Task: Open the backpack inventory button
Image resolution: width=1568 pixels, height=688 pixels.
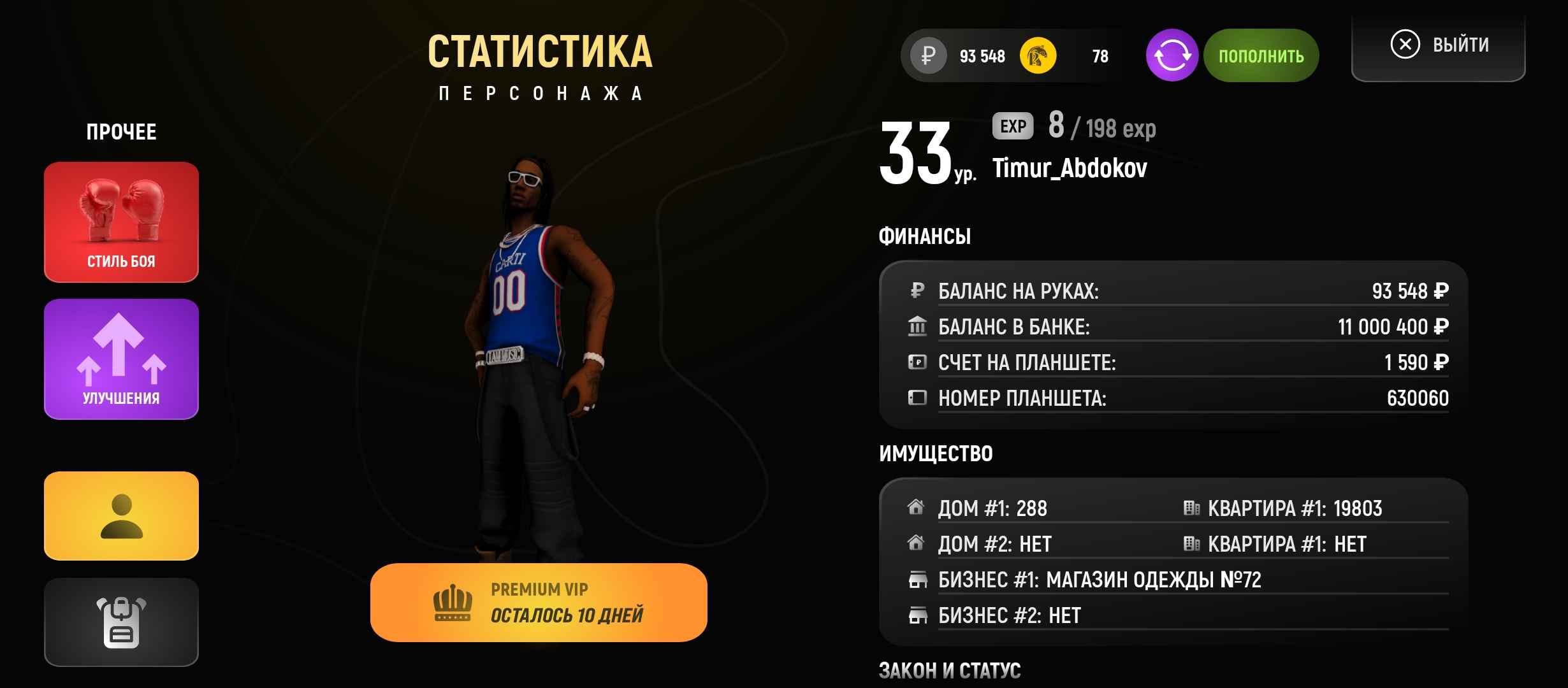Action: [121, 622]
